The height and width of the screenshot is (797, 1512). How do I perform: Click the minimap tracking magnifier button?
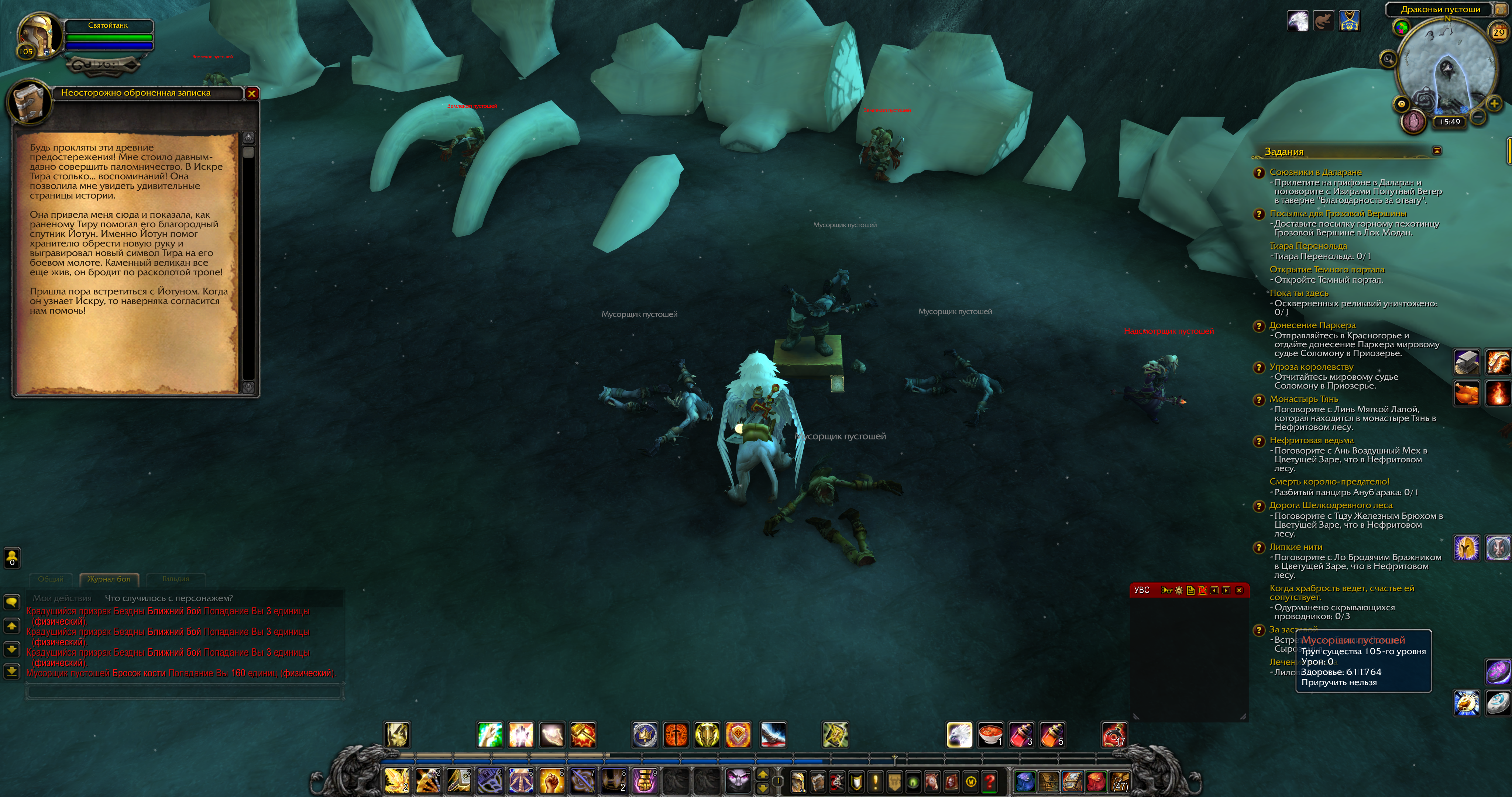1388,58
